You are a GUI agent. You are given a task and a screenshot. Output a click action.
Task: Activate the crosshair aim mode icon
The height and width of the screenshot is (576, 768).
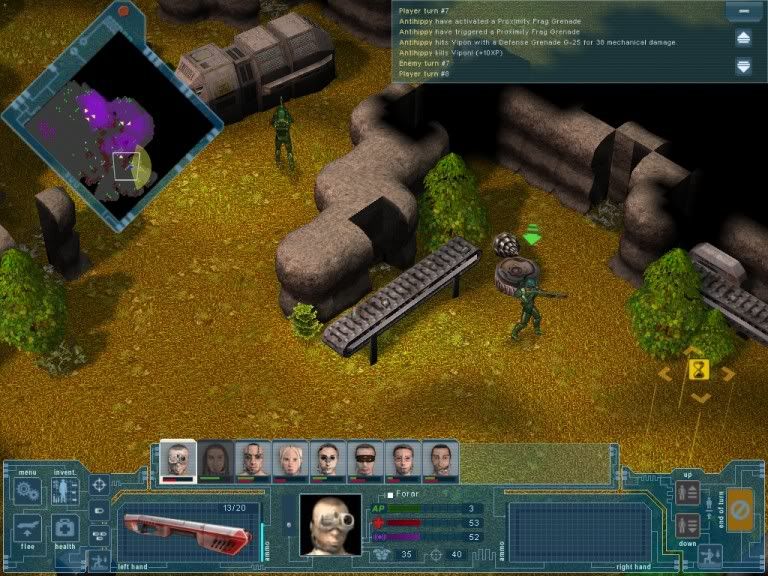point(99,485)
